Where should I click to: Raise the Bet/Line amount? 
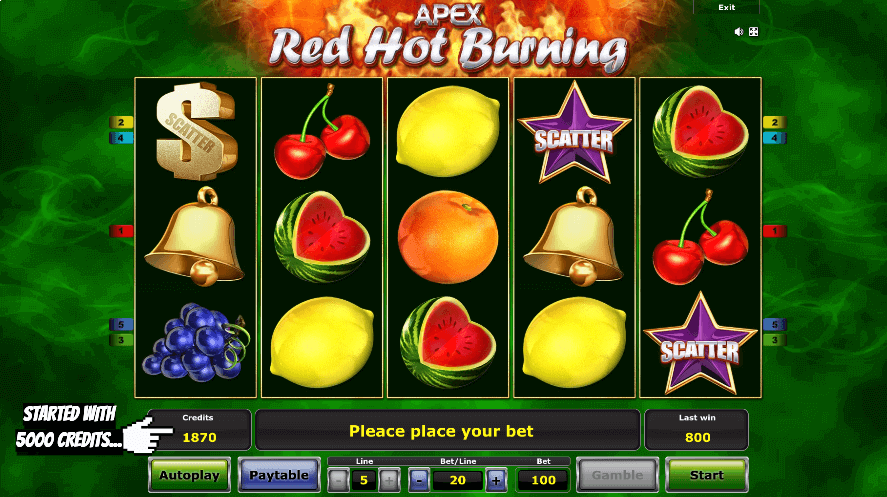click(496, 479)
